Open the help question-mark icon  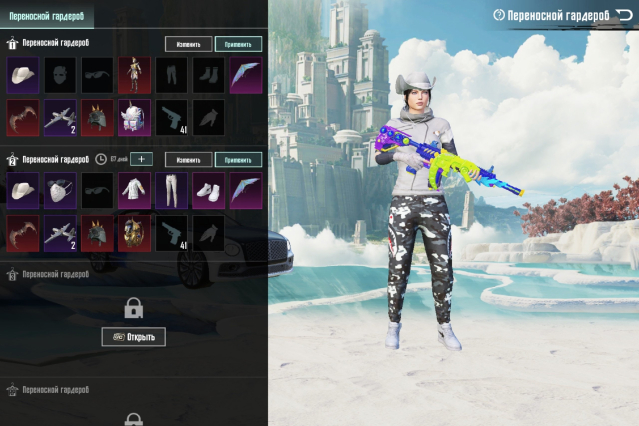click(499, 16)
